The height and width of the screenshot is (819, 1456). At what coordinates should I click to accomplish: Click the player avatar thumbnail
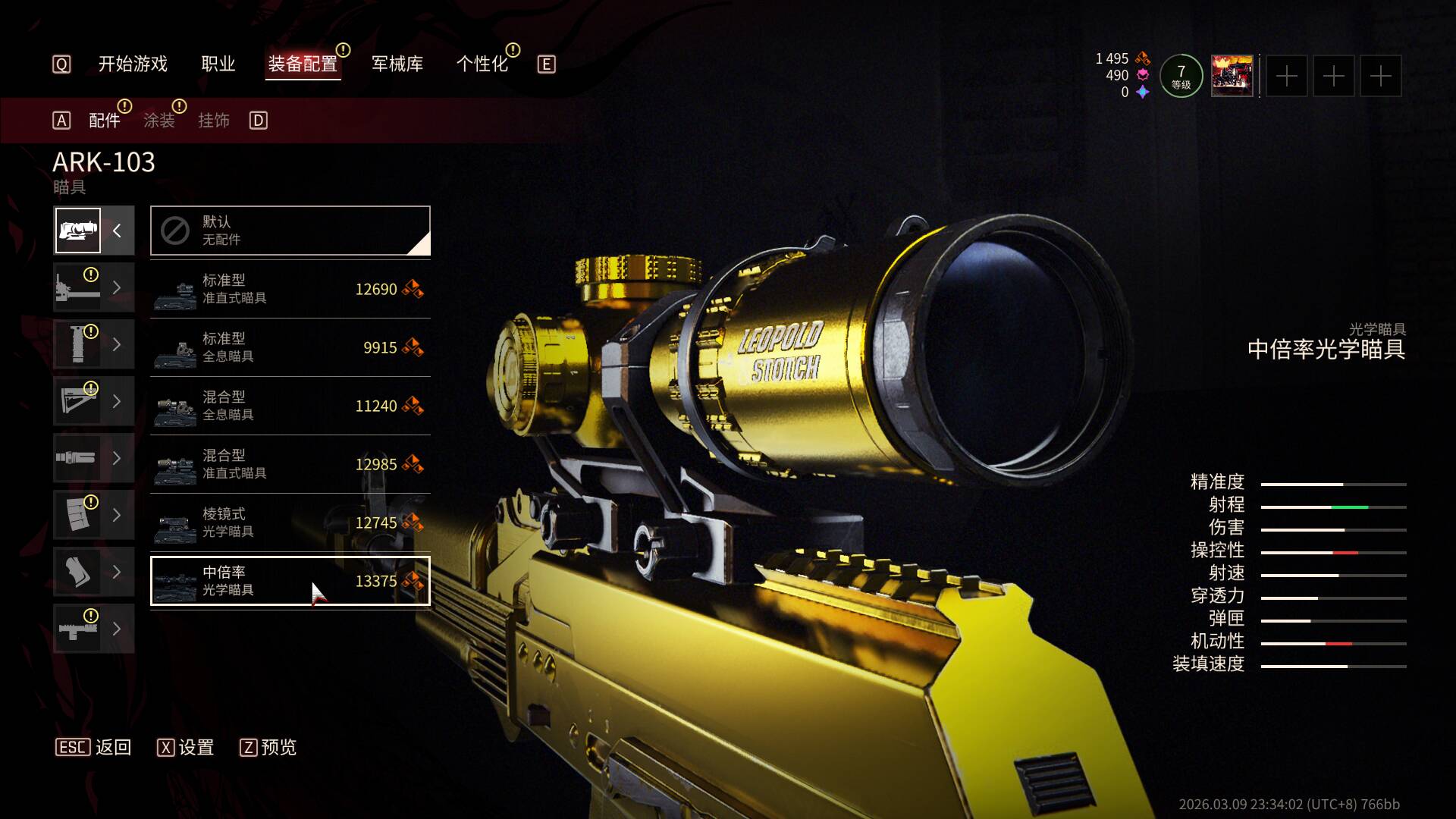point(1232,76)
